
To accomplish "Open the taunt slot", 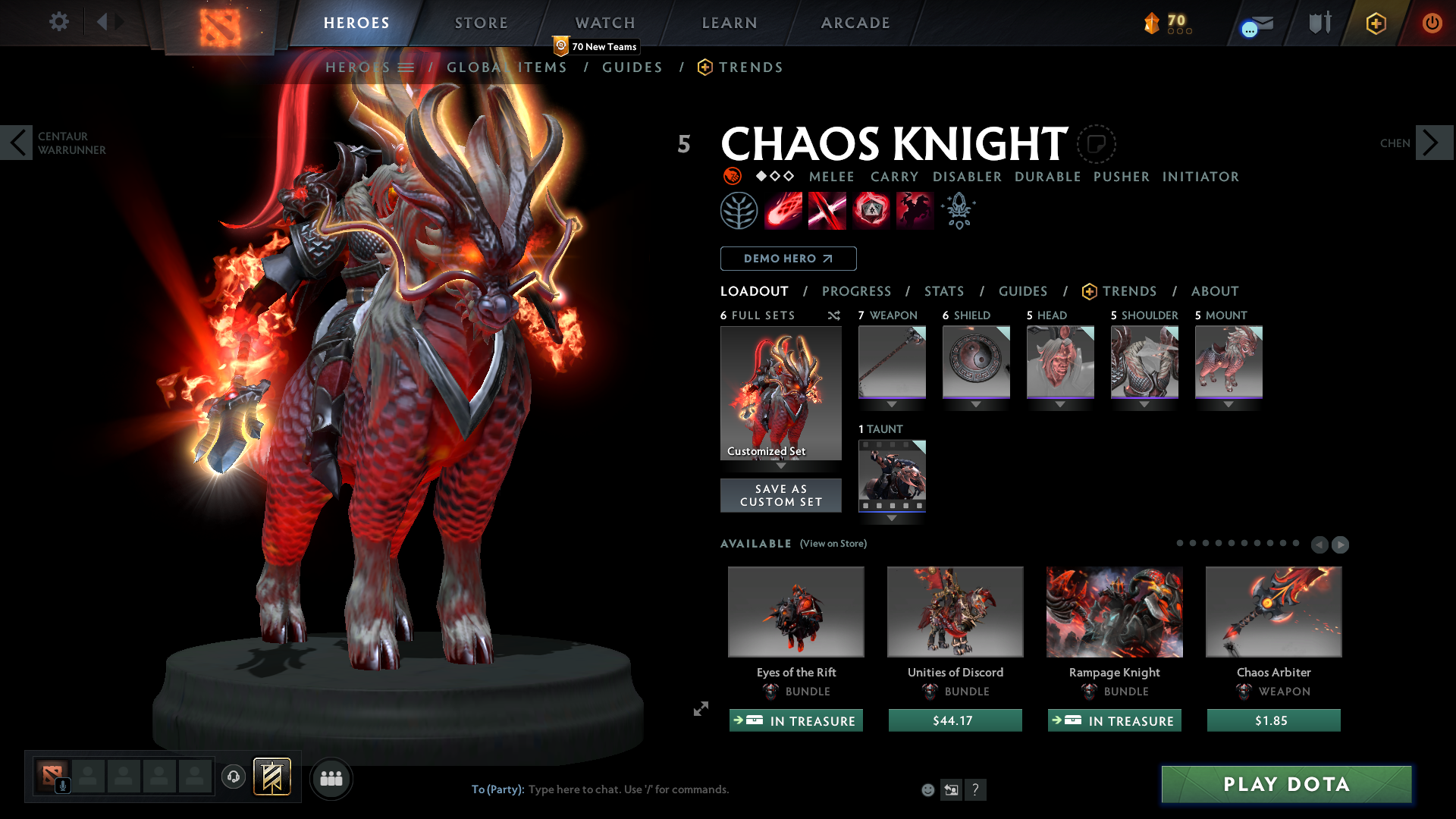I will pyautogui.click(x=892, y=475).
